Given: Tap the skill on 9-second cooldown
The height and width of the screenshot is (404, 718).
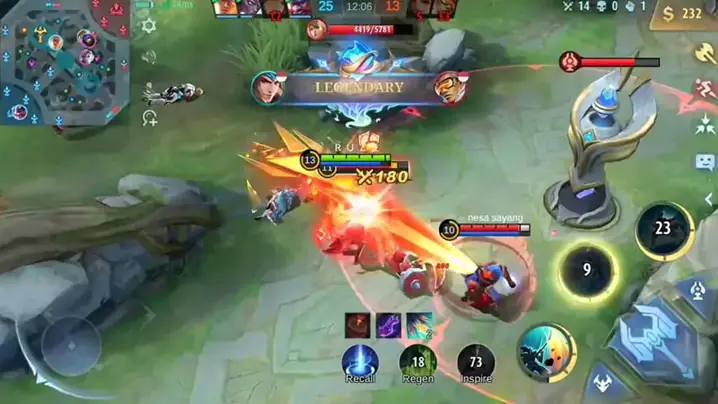Looking at the screenshot, I should [587, 270].
